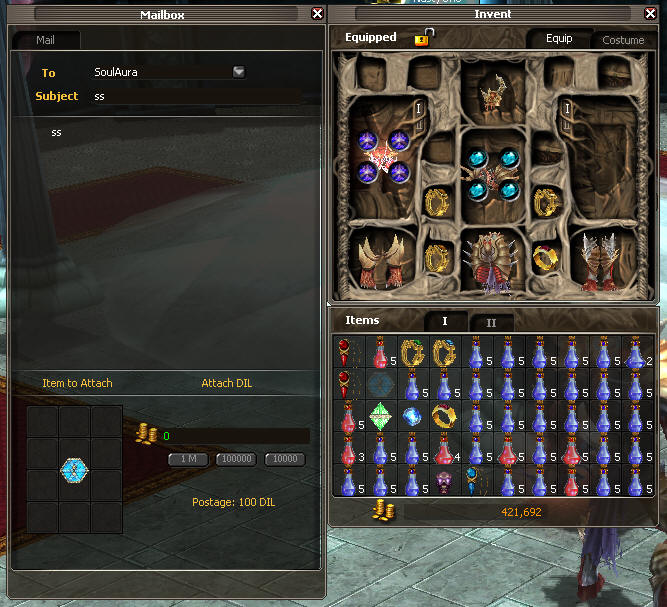Show the Equip tab
The width and height of the screenshot is (667, 607).
click(559, 39)
